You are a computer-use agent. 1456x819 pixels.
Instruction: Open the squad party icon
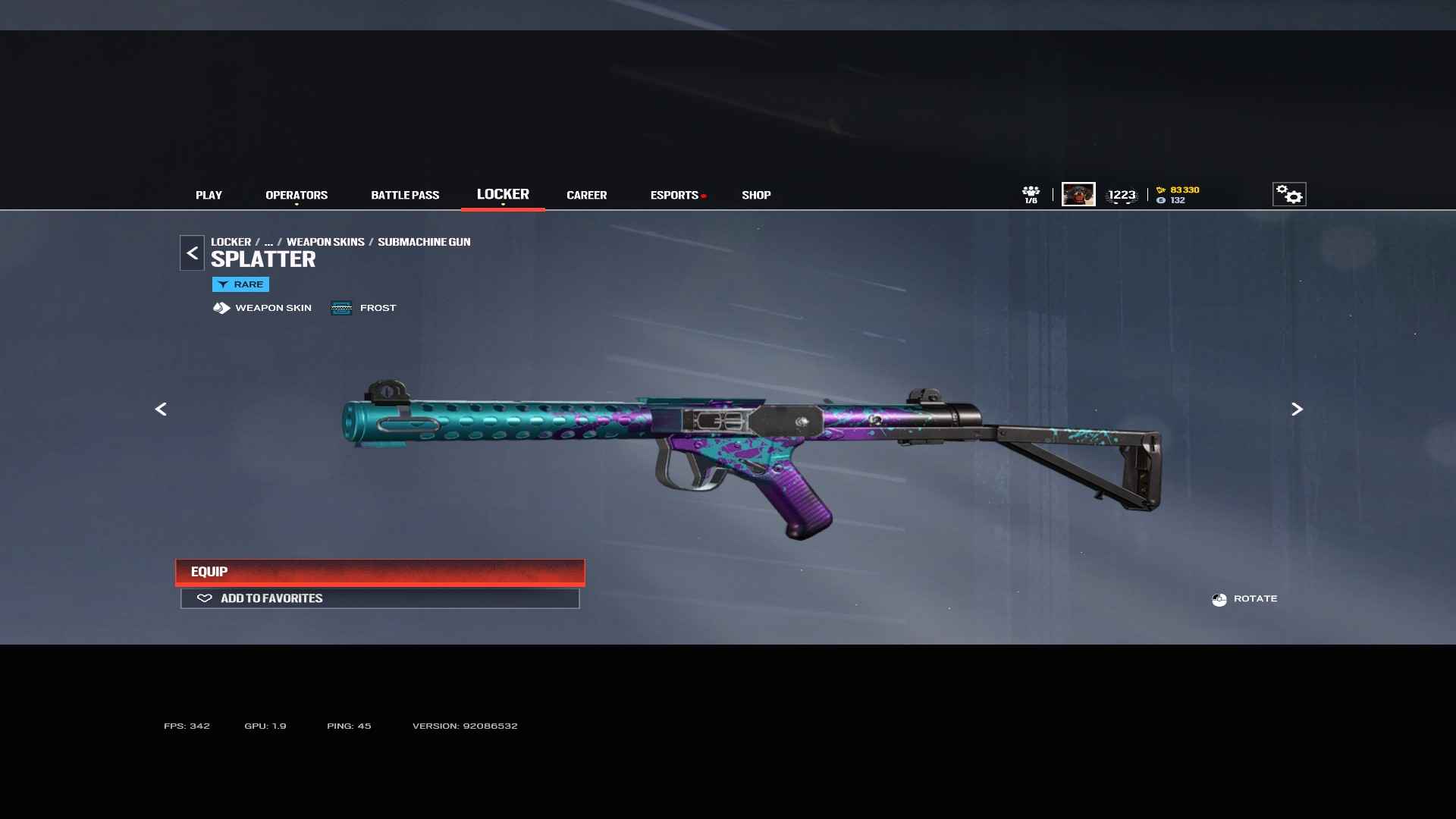[x=1031, y=194]
